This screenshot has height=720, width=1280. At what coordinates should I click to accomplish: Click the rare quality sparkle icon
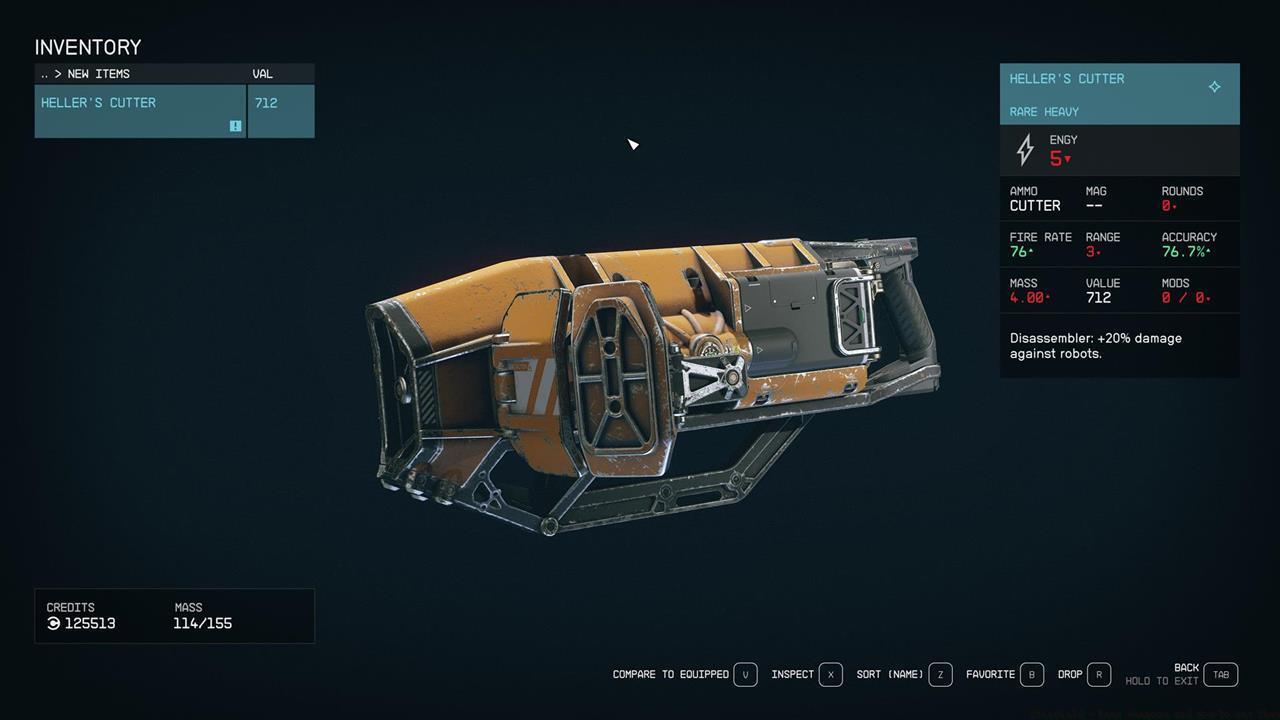[1215, 87]
